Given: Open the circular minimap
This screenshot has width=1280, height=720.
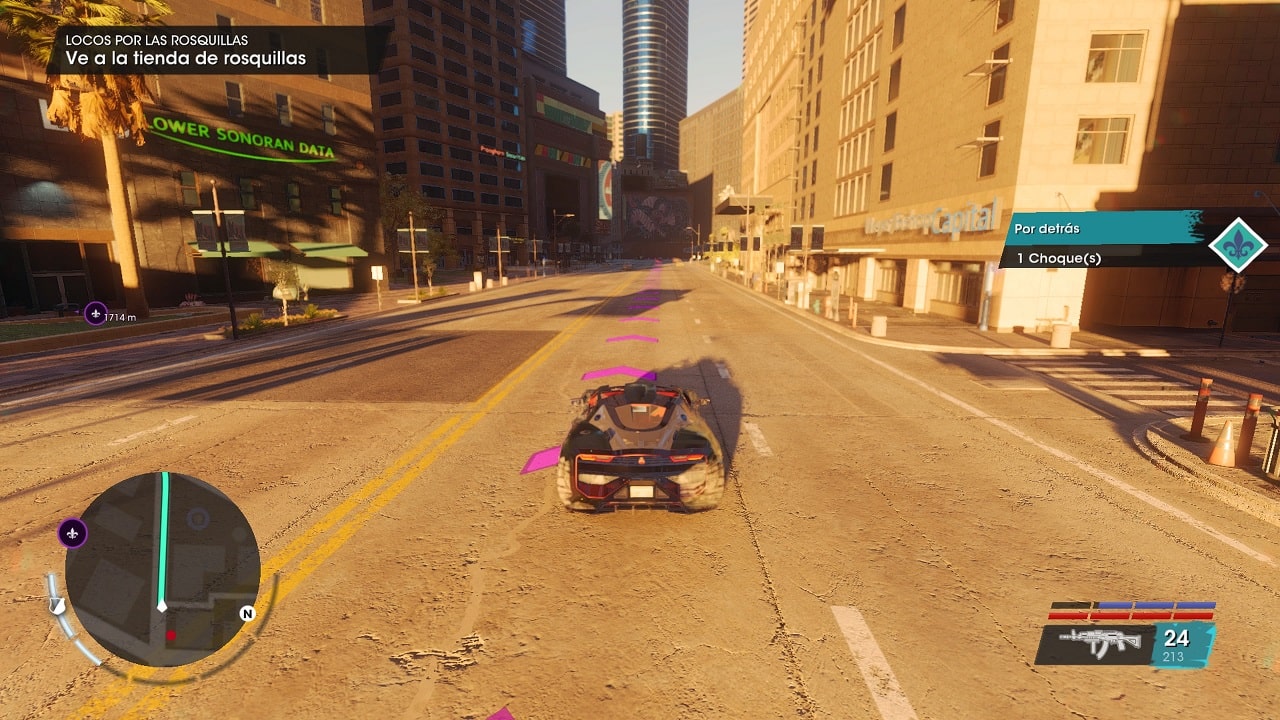Looking at the screenshot, I should [x=162, y=569].
